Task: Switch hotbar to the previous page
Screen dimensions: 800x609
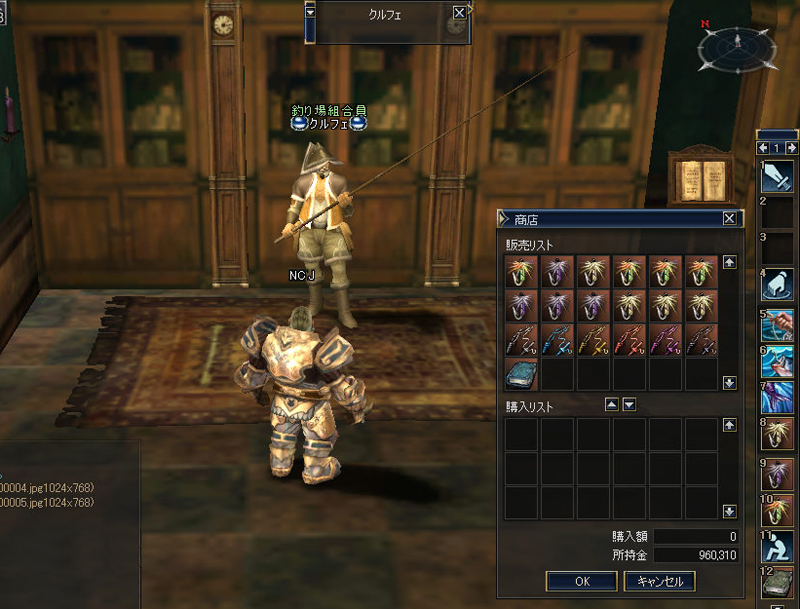Action: [x=764, y=148]
